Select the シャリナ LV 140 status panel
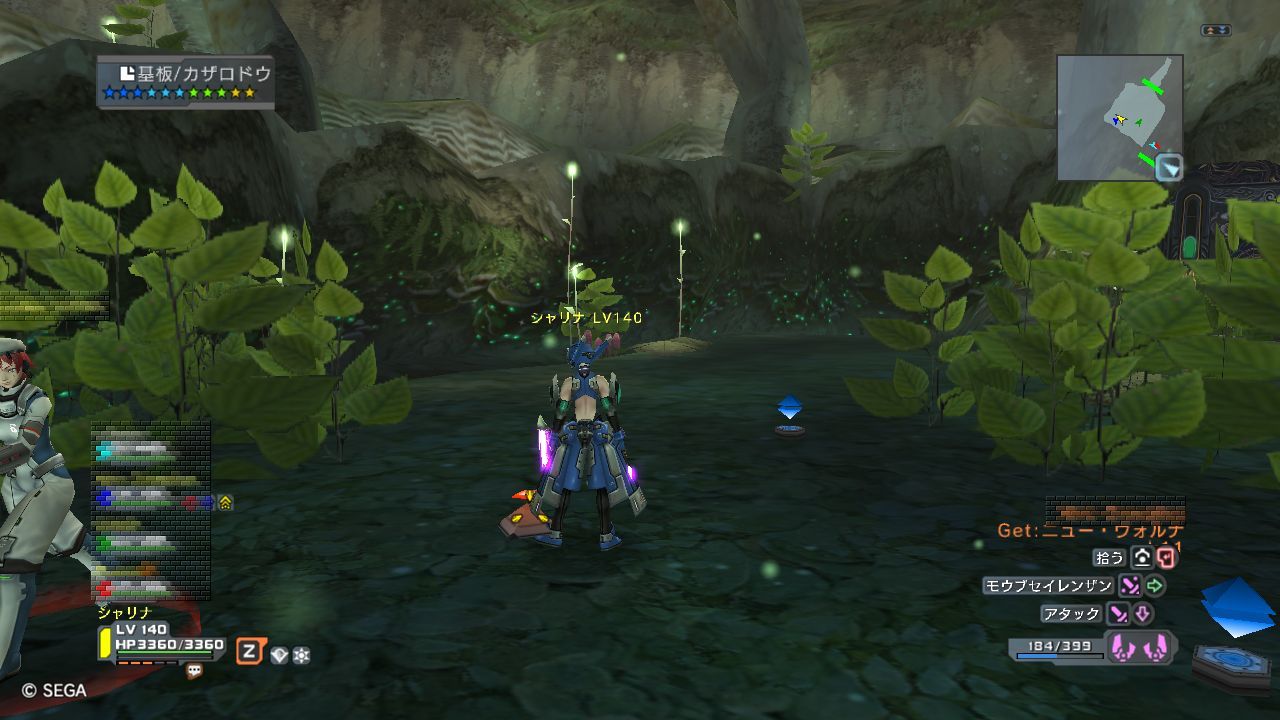1280x720 pixels. [162, 642]
